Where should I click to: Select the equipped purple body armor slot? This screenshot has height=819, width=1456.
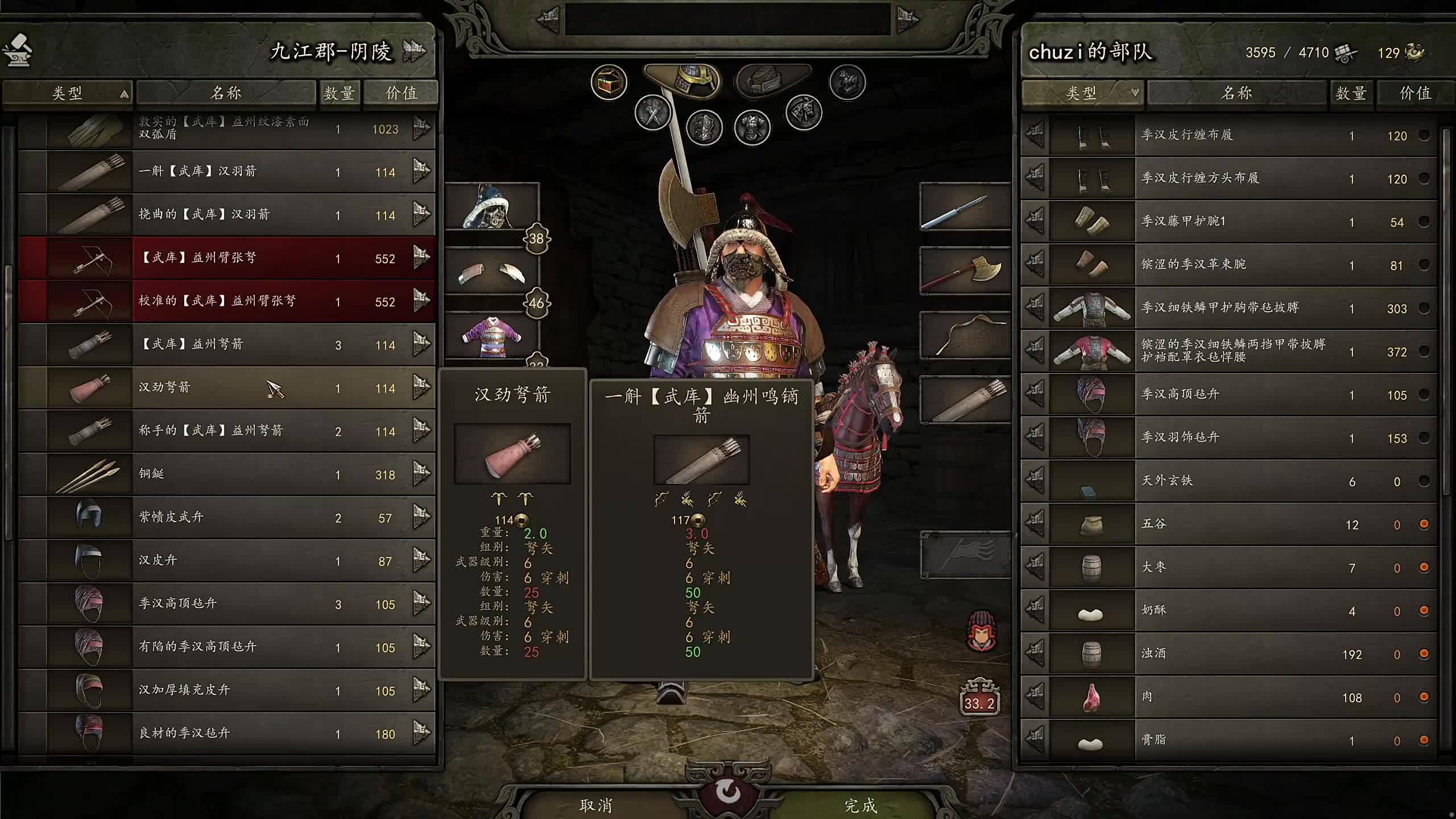click(491, 337)
